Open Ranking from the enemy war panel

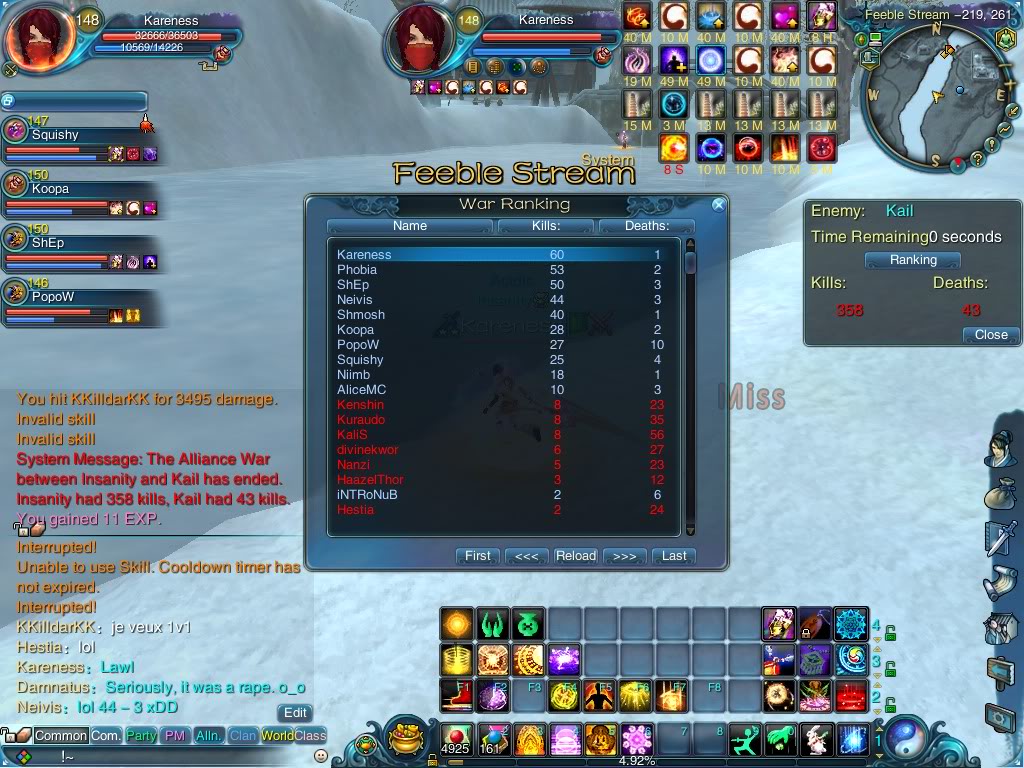point(913,260)
